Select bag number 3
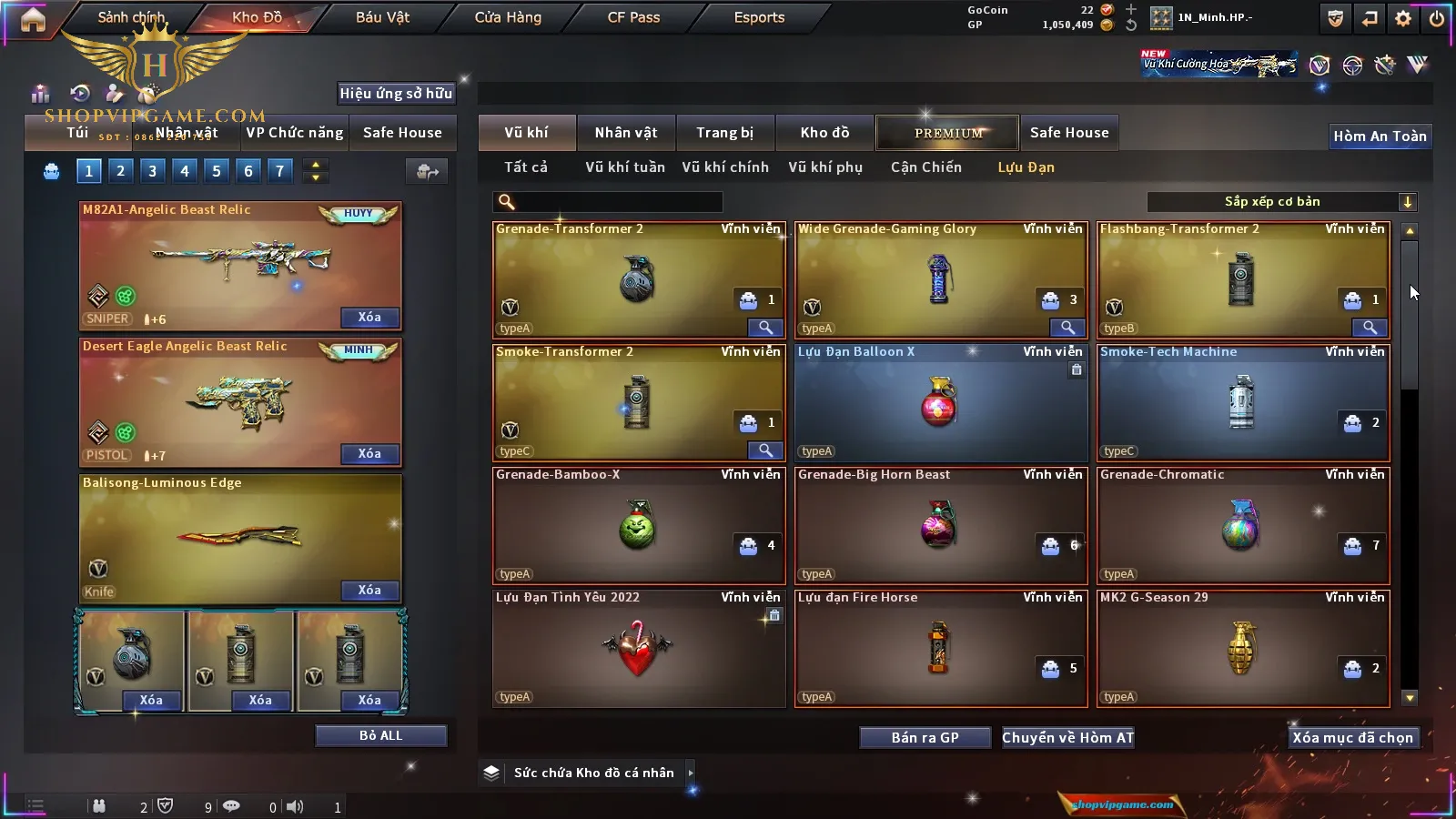 tap(152, 170)
